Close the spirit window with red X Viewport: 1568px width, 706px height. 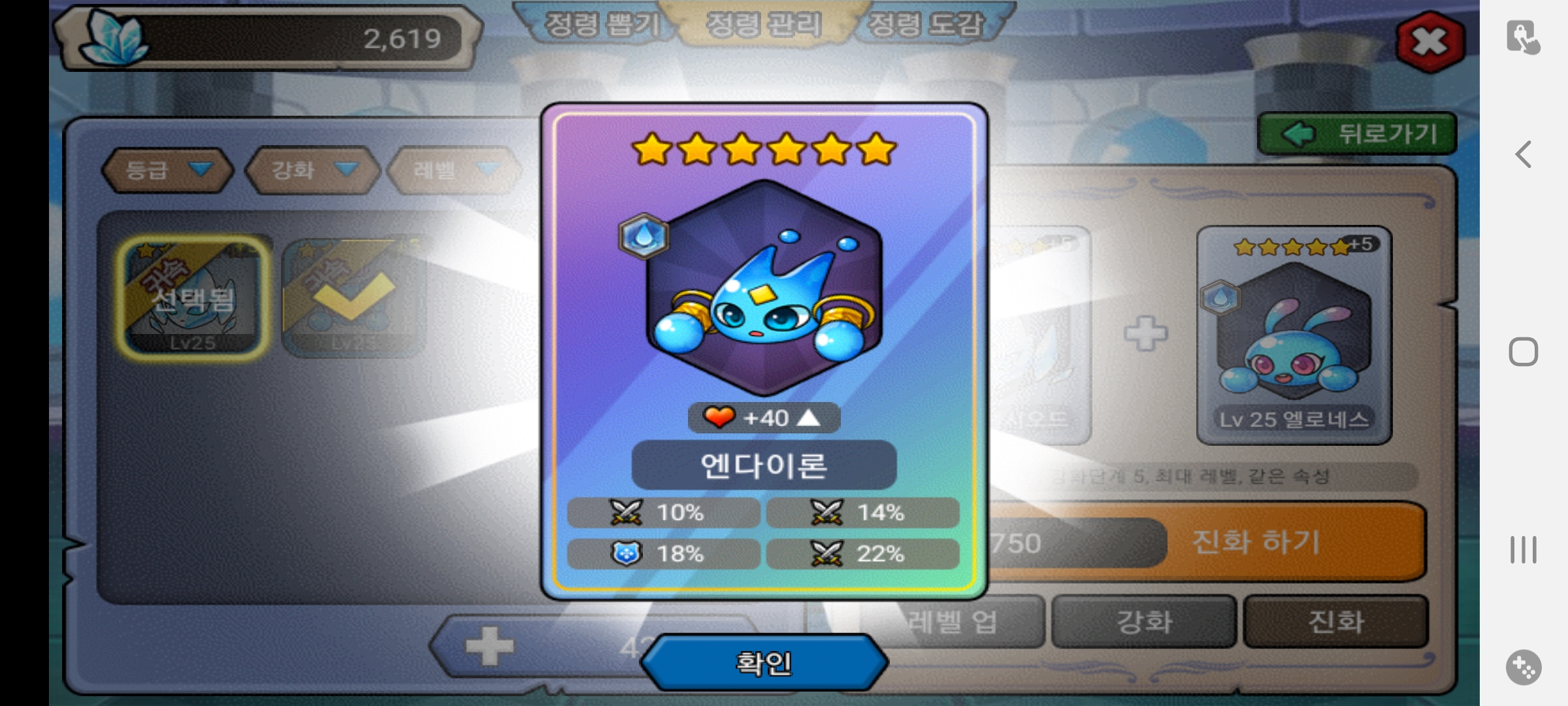1429,42
